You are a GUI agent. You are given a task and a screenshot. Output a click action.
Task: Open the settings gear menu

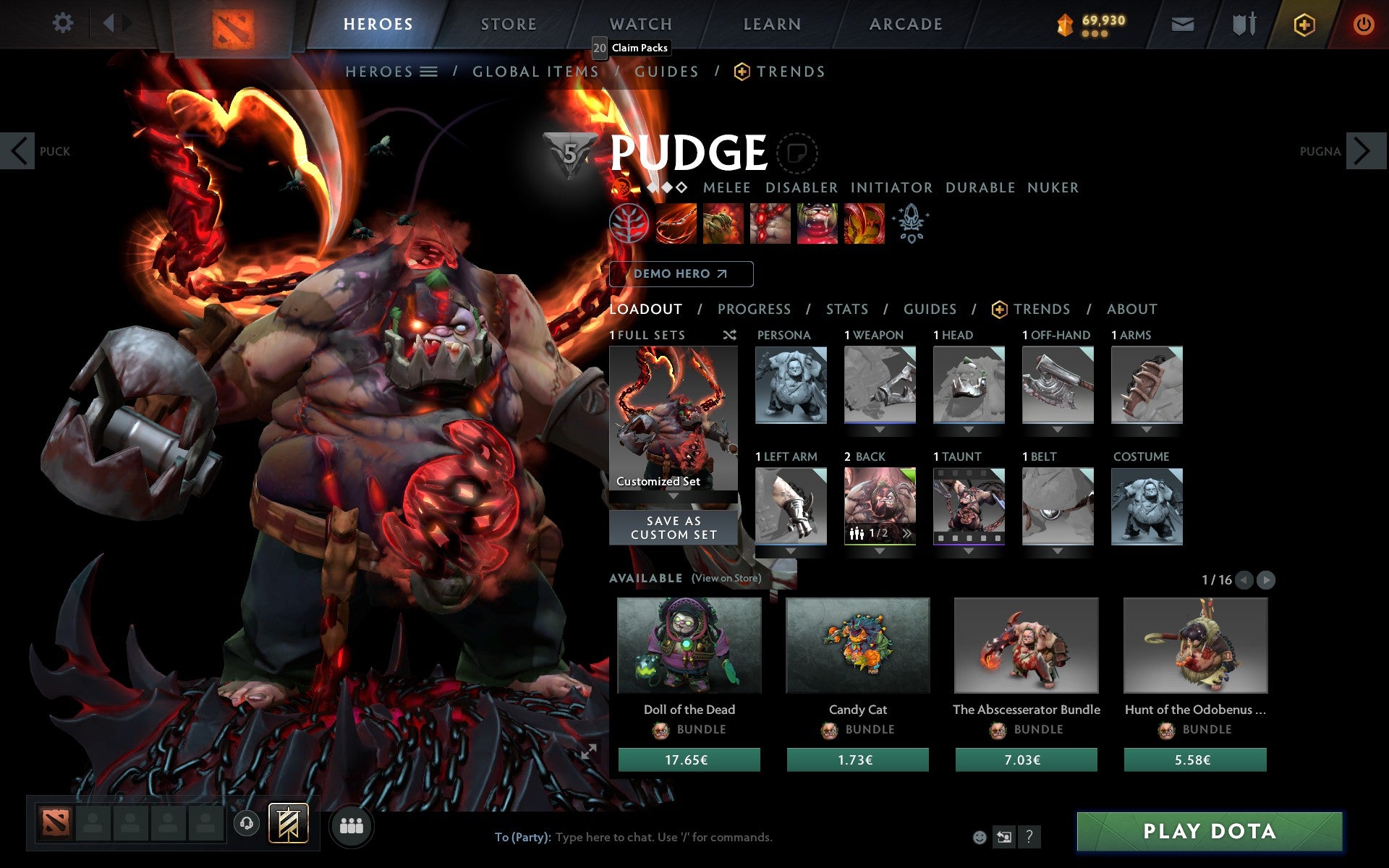[x=64, y=23]
